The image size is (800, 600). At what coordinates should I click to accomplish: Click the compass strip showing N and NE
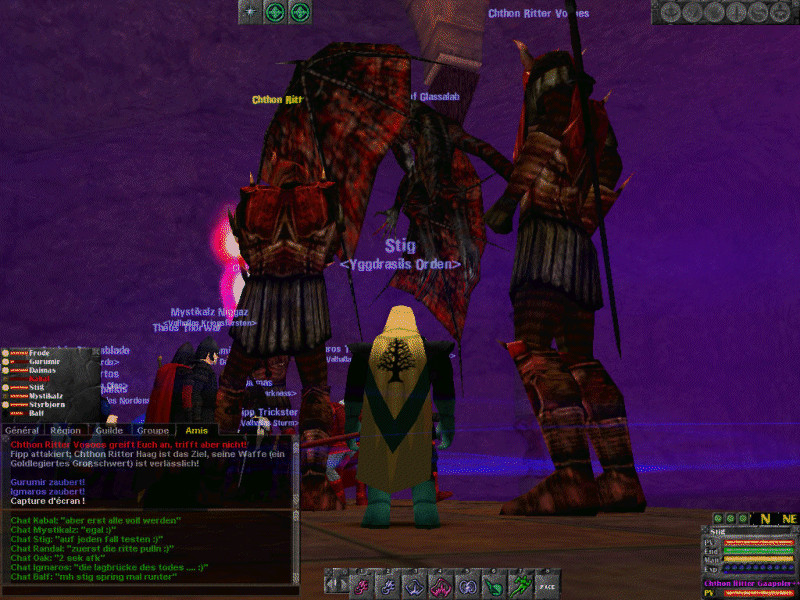pos(775,518)
